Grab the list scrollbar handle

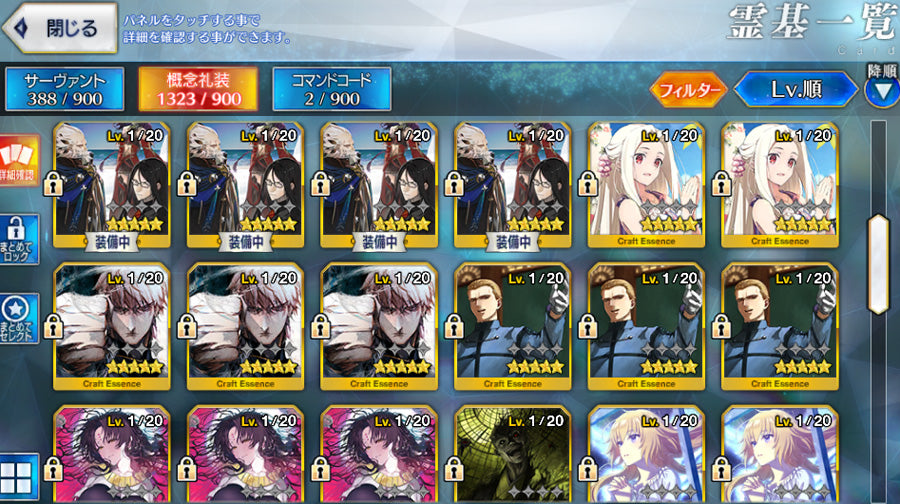coord(879,263)
